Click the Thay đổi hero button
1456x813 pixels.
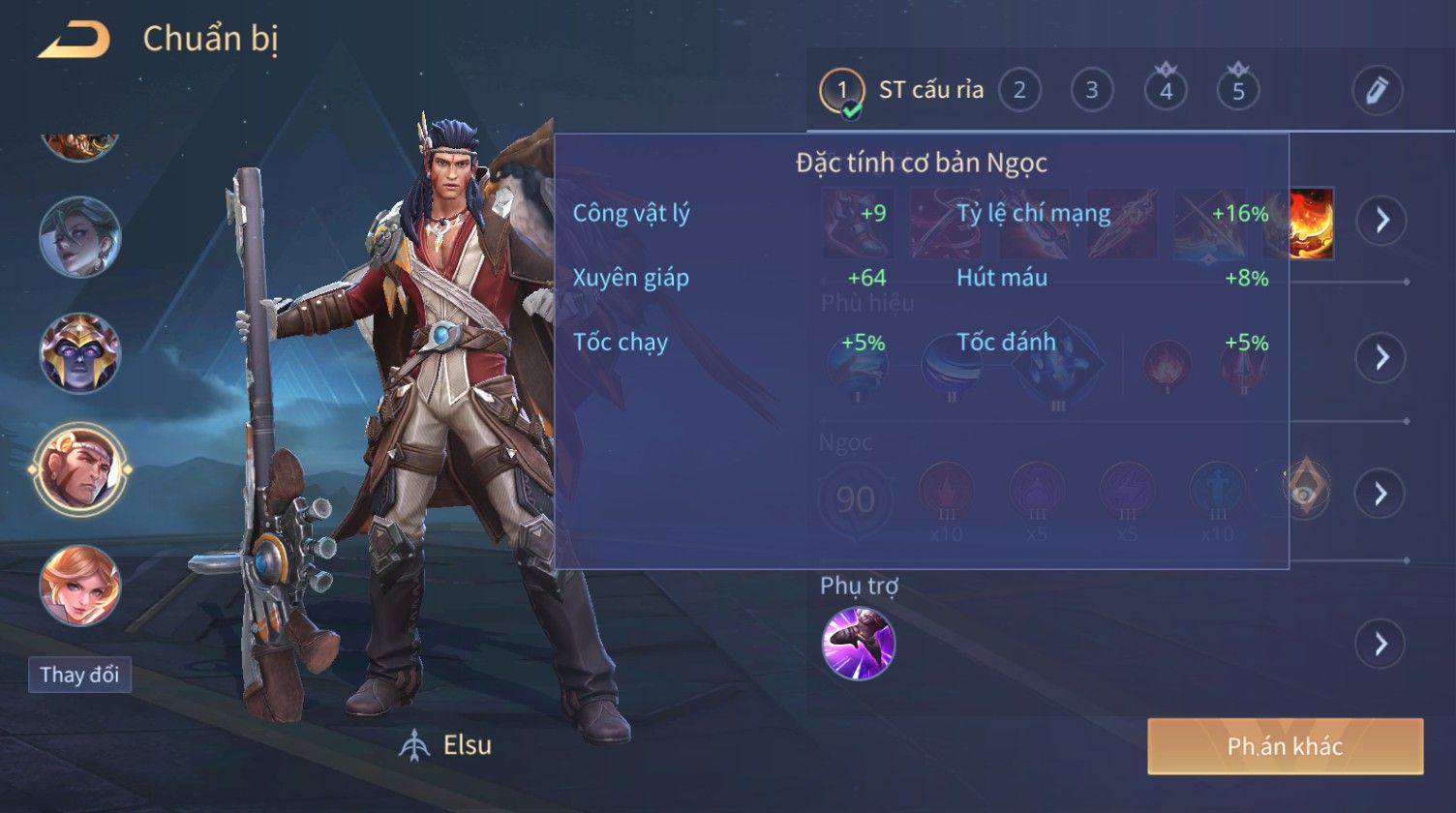pos(80,675)
